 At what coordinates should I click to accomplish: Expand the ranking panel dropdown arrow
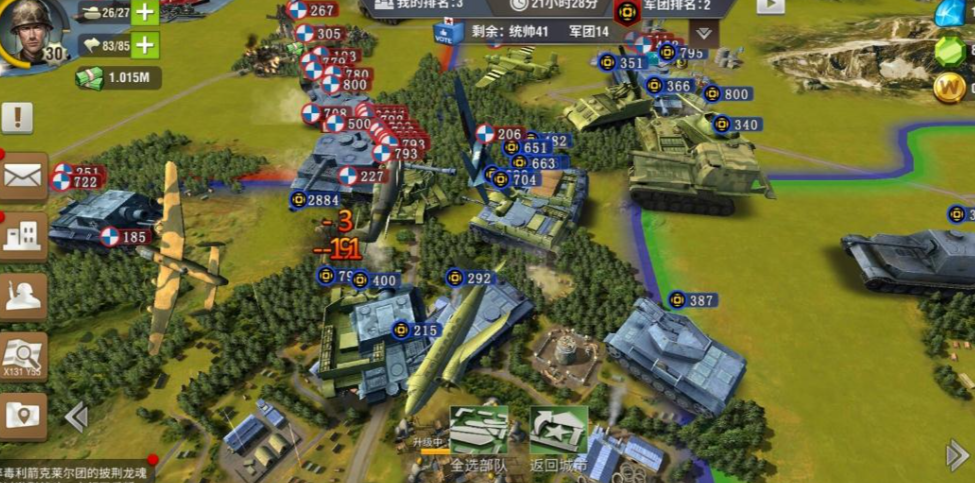[704, 33]
